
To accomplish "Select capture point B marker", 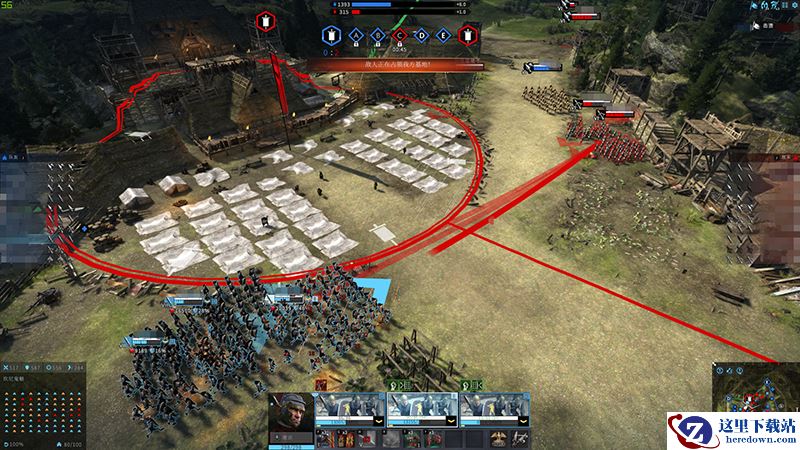I will point(378,37).
